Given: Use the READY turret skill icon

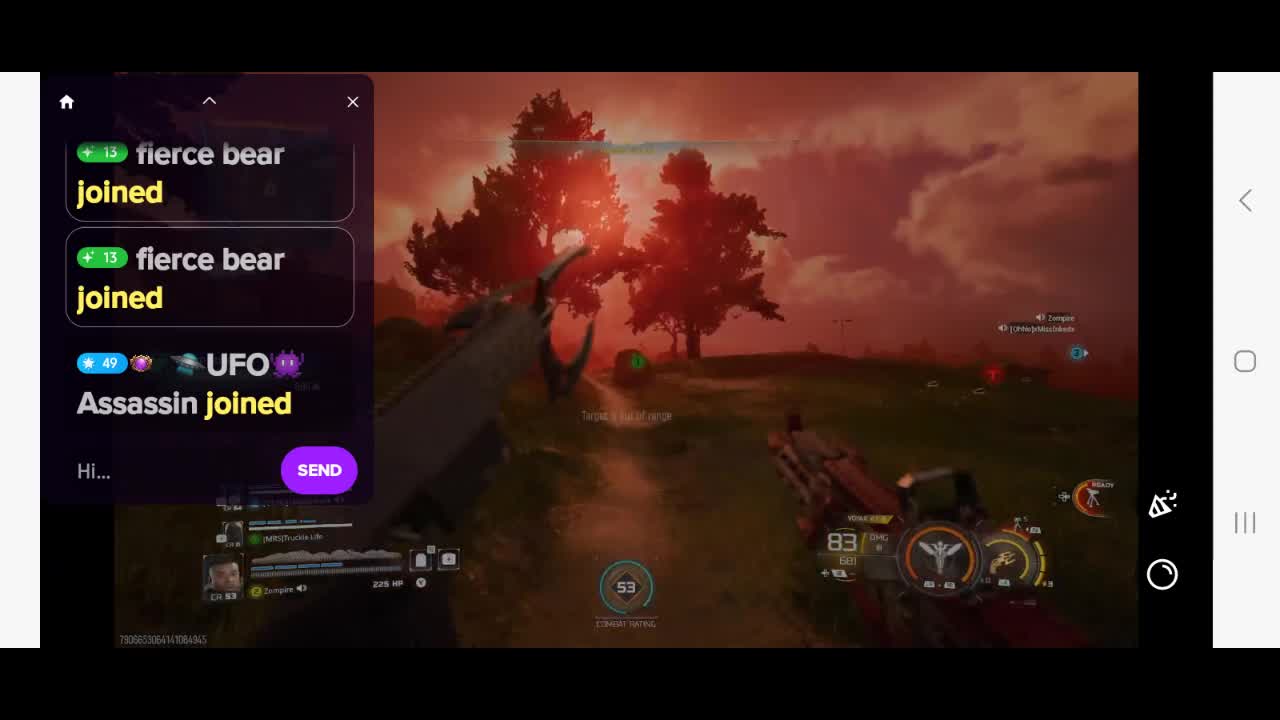Looking at the screenshot, I should 1093,496.
